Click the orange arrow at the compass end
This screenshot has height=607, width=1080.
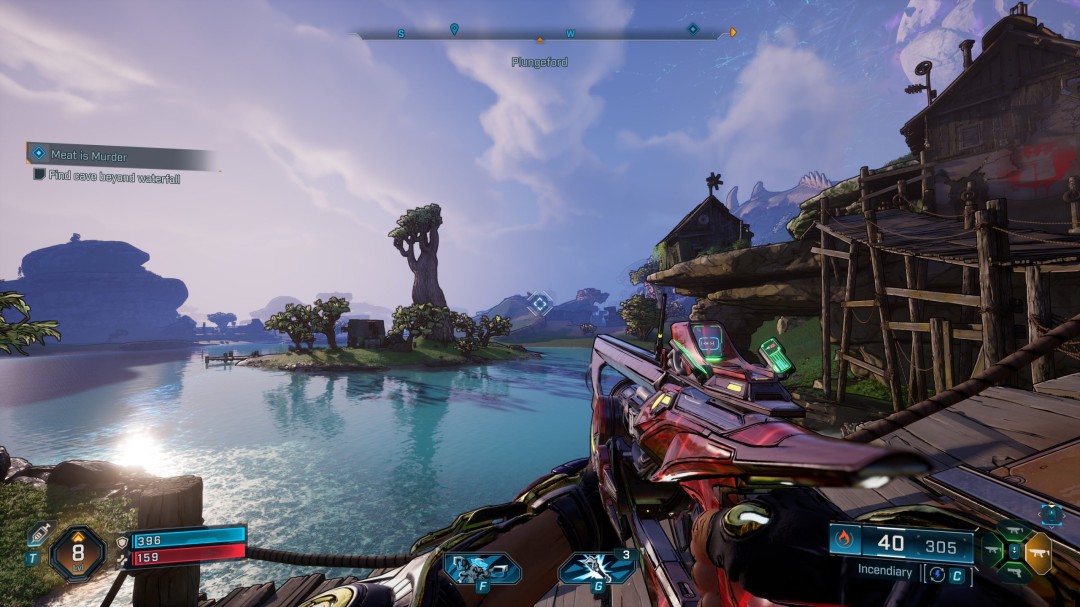click(x=733, y=32)
